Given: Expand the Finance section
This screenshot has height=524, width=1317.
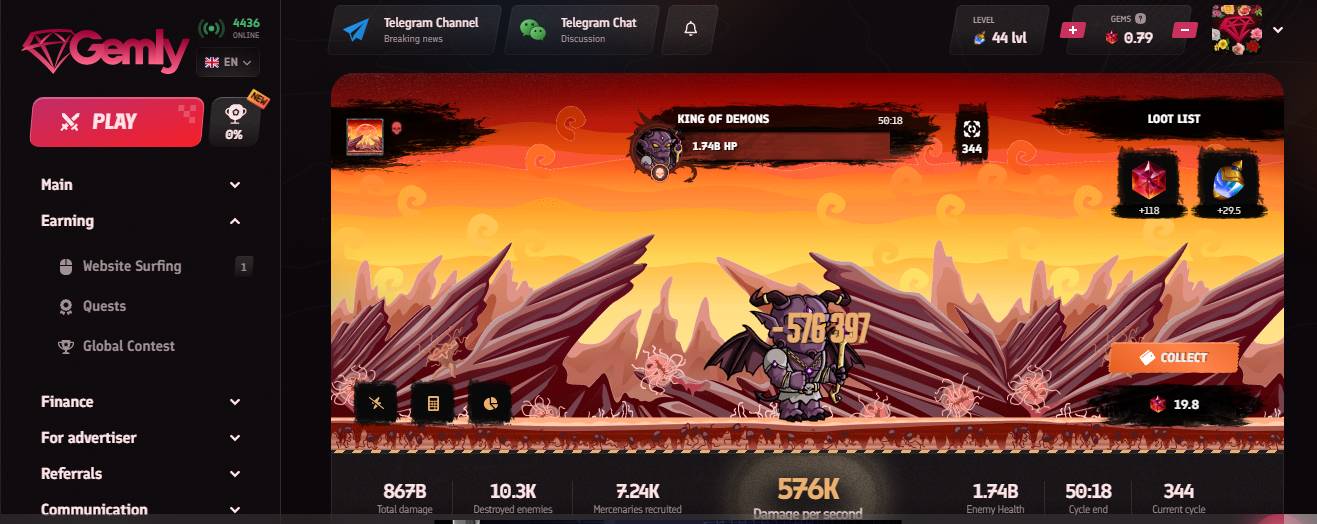Looking at the screenshot, I should coord(140,402).
